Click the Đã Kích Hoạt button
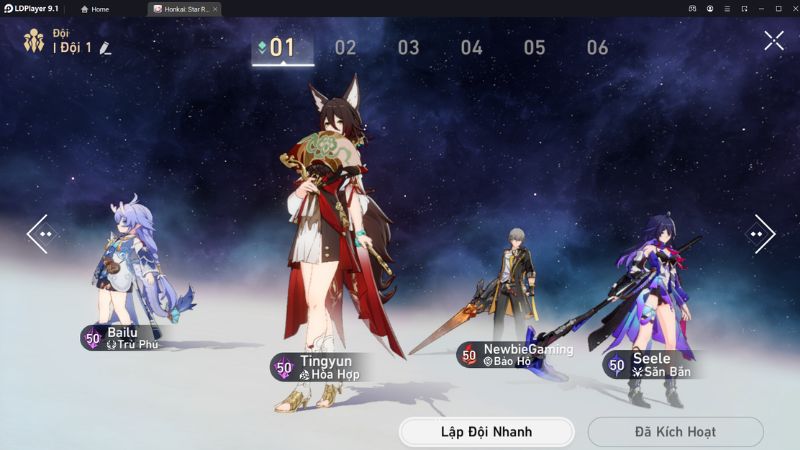This screenshot has height=450, width=800. [x=675, y=432]
